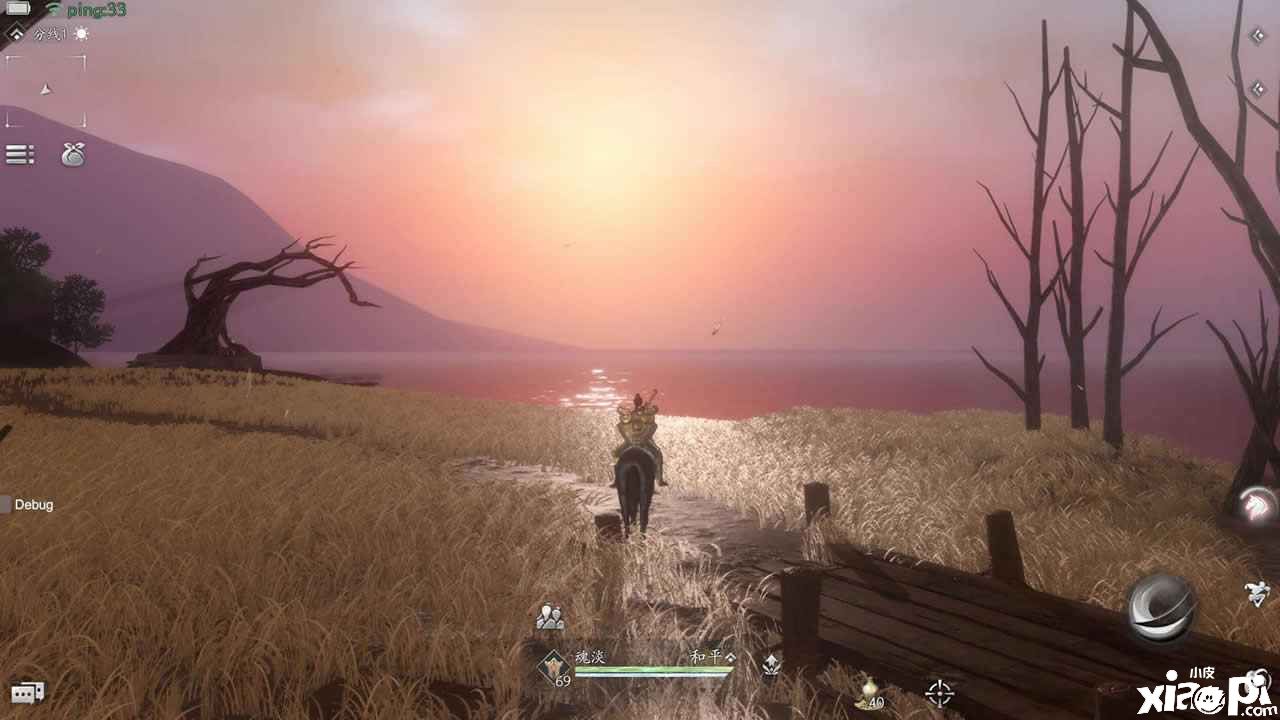Open the three-line list menu icon

tap(20, 154)
